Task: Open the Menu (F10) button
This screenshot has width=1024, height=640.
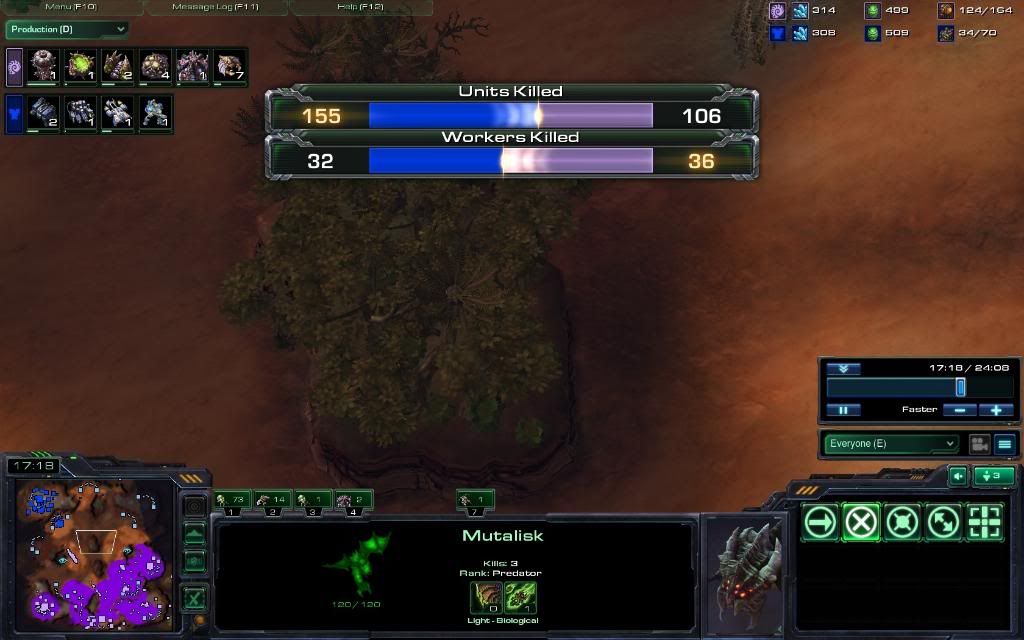Action: point(72,7)
